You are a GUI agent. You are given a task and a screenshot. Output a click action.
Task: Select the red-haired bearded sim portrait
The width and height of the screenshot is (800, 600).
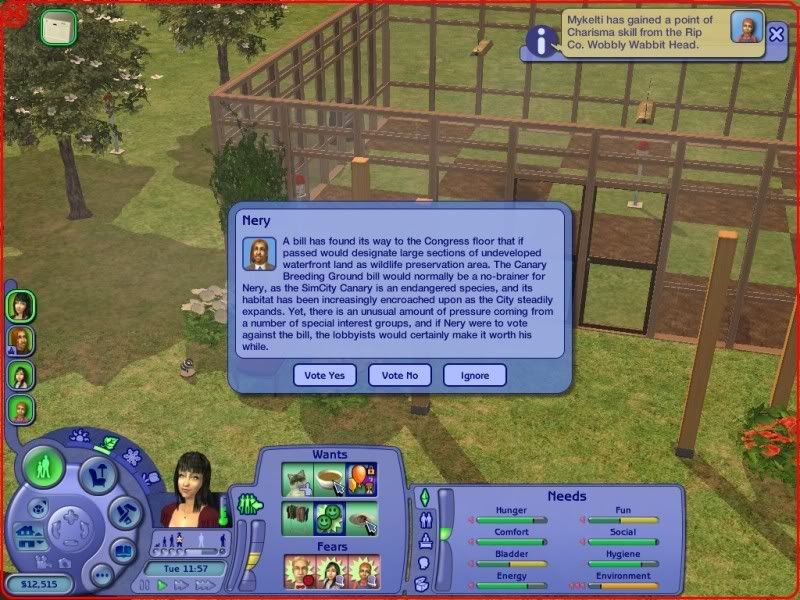(x=20, y=340)
